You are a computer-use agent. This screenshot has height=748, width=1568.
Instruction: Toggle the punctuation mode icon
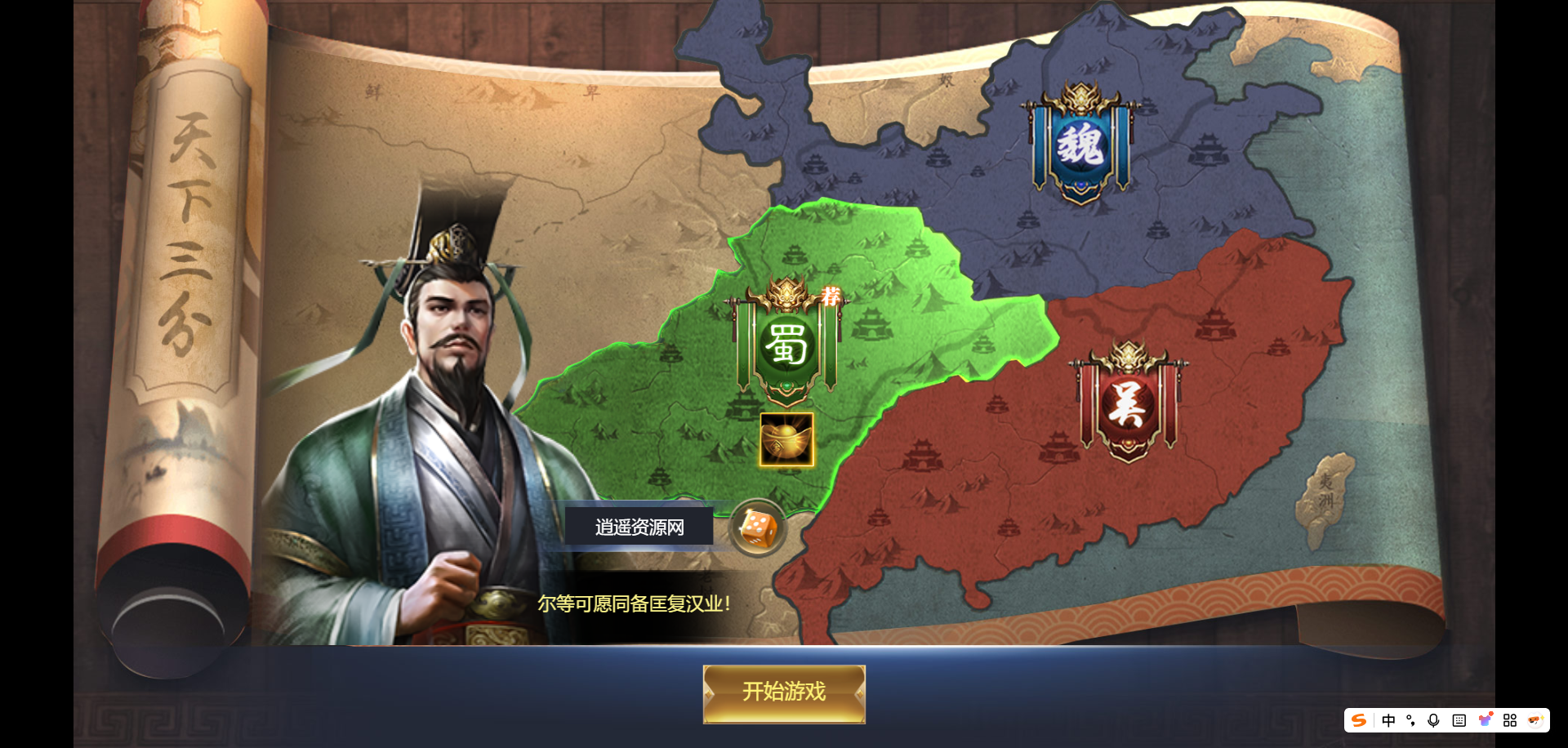click(1410, 720)
